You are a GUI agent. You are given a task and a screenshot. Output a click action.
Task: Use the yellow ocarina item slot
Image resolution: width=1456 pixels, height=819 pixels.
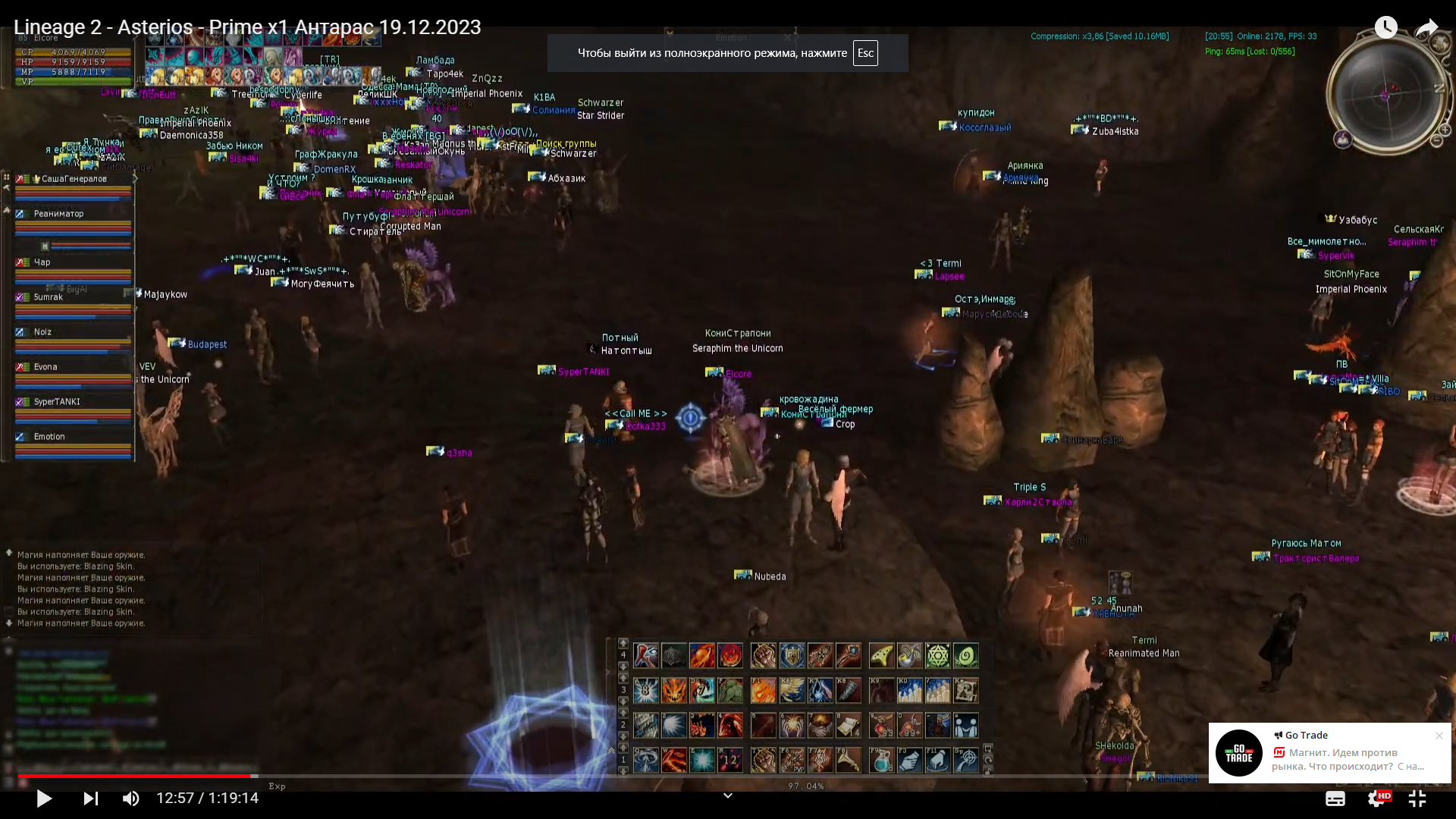tap(881, 656)
